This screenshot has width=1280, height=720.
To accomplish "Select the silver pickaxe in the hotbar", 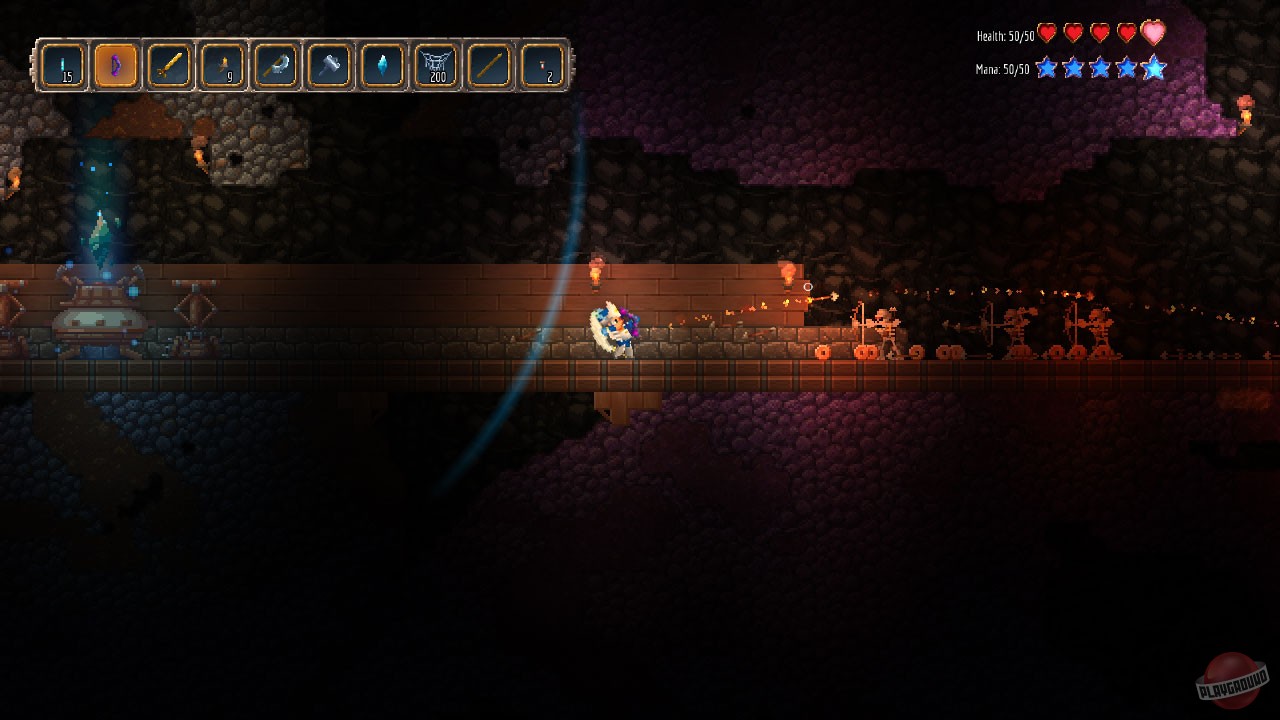I will click(275, 65).
